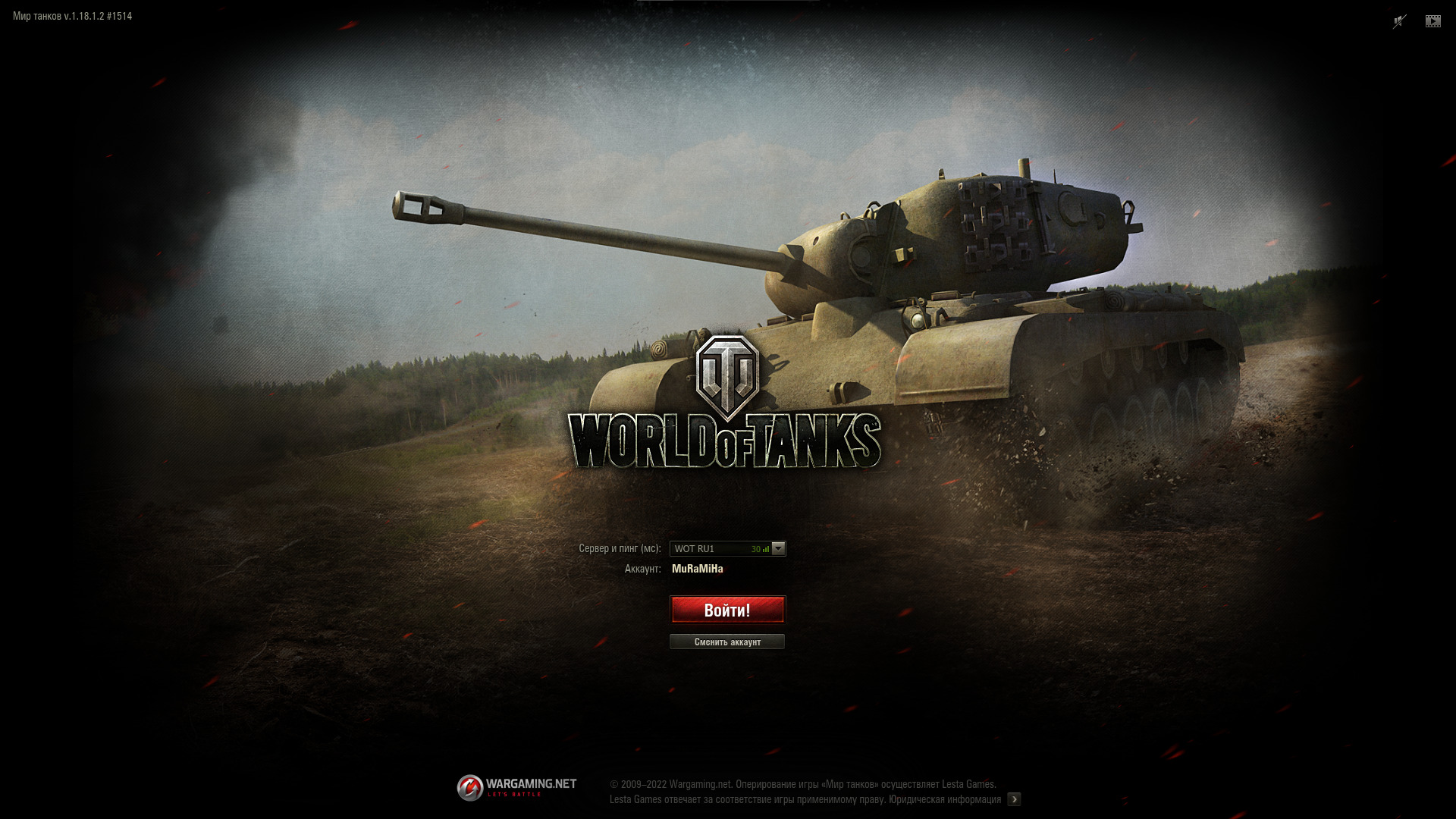Open the Wargaming.net logo link

[x=516, y=787]
